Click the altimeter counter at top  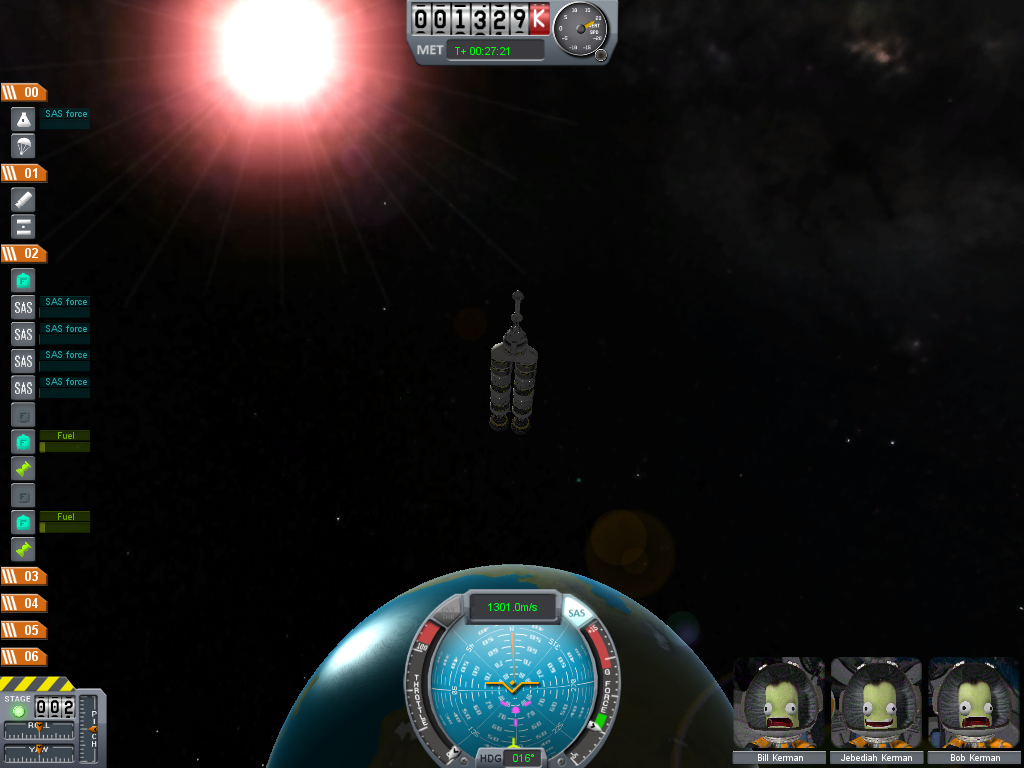pyautogui.click(x=480, y=19)
